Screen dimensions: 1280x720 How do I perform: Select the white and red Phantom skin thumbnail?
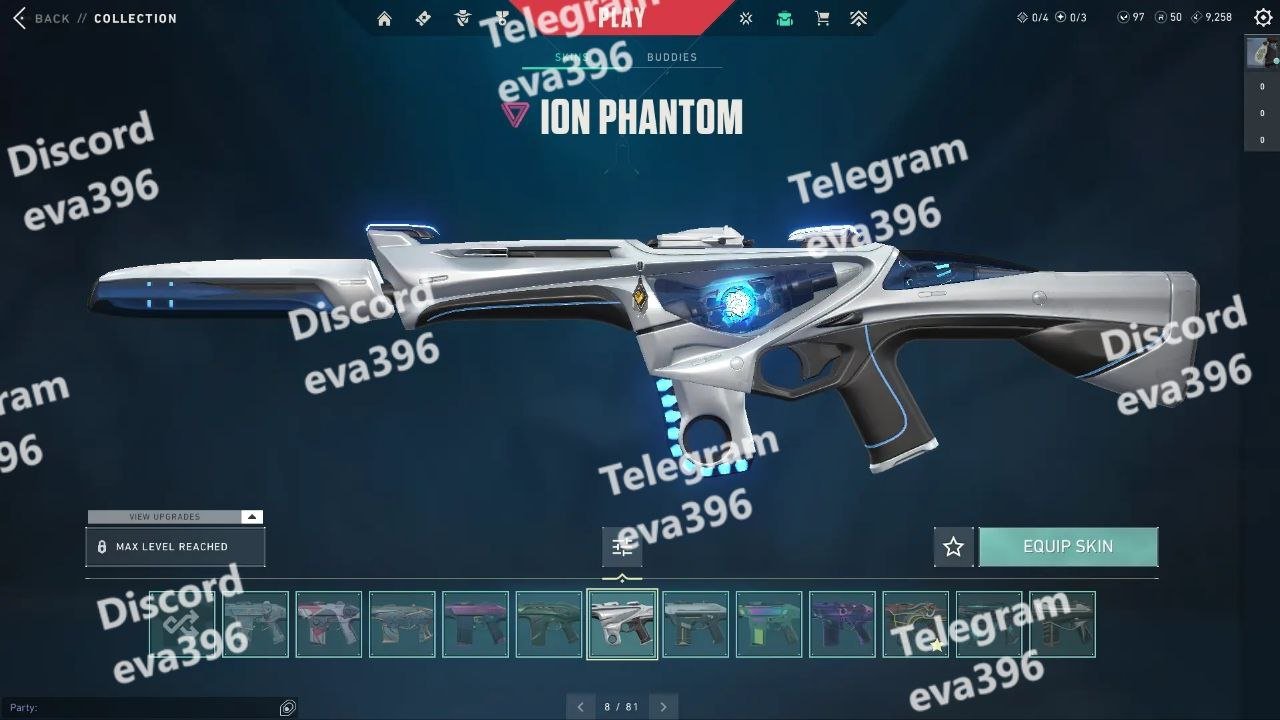click(328, 624)
